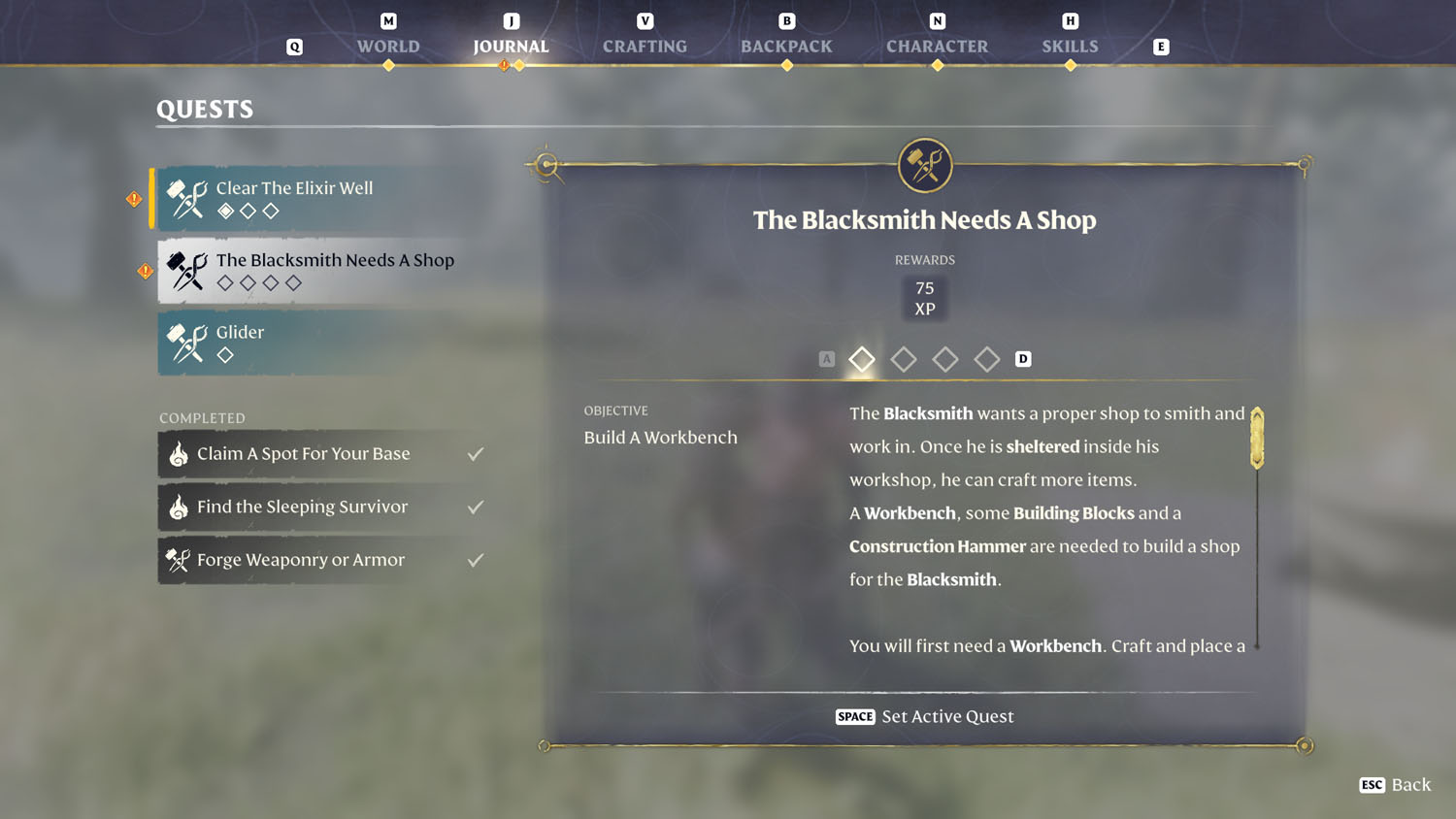Click the quest description scrollbar handle

(1257, 439)
